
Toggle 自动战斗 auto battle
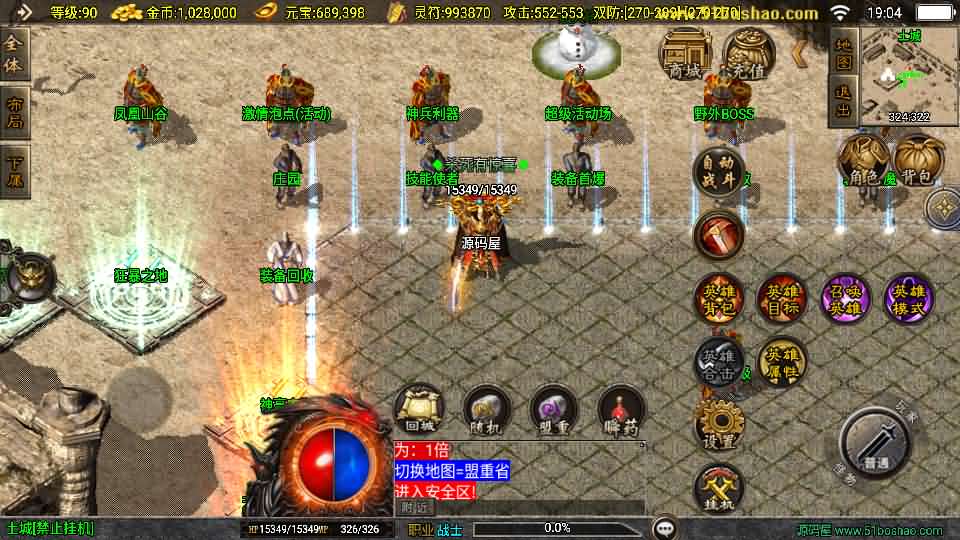pos(719,171)
